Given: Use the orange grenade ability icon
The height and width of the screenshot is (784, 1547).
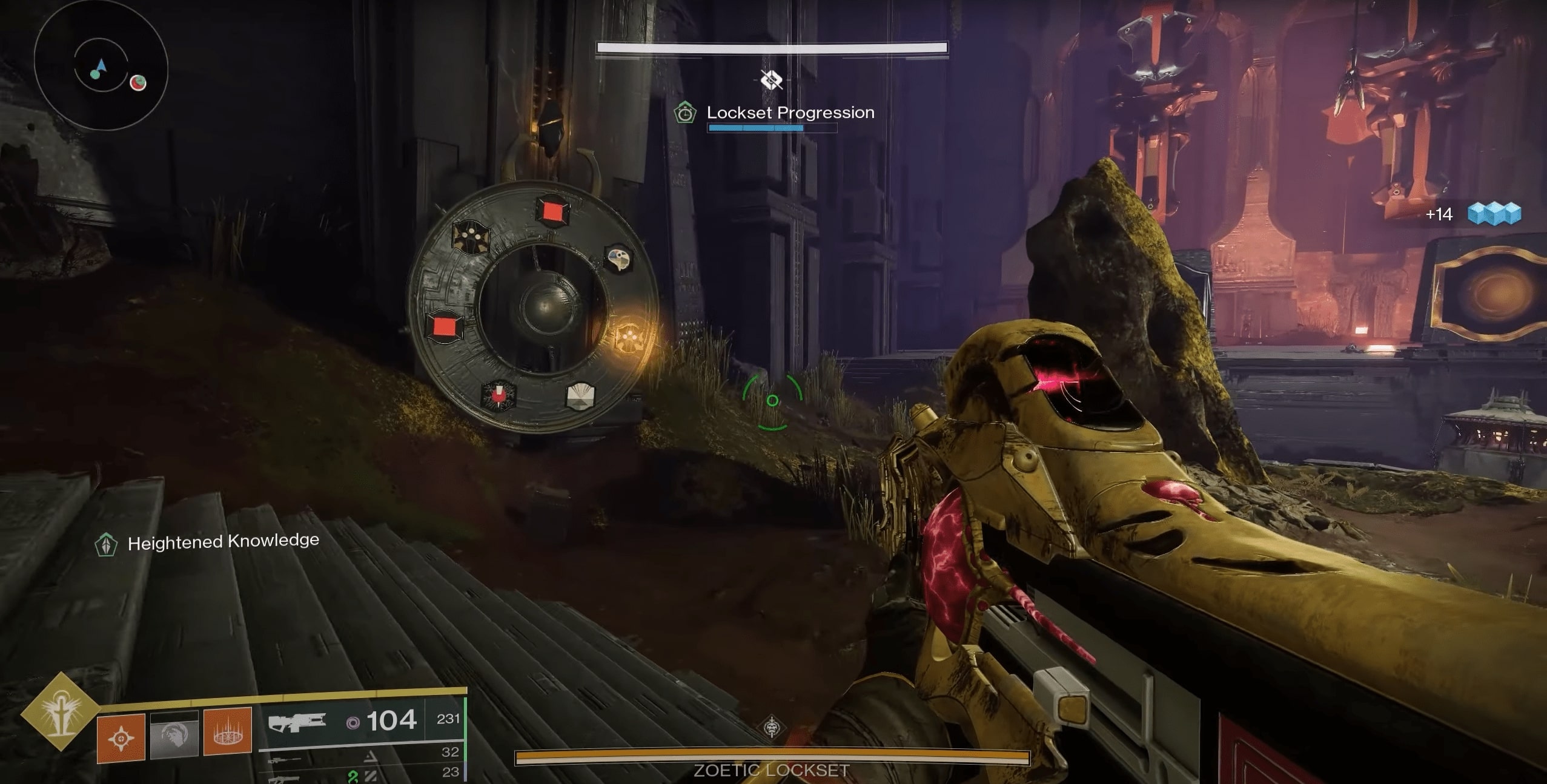Looking at the screenshot, I should click(121, 737).
